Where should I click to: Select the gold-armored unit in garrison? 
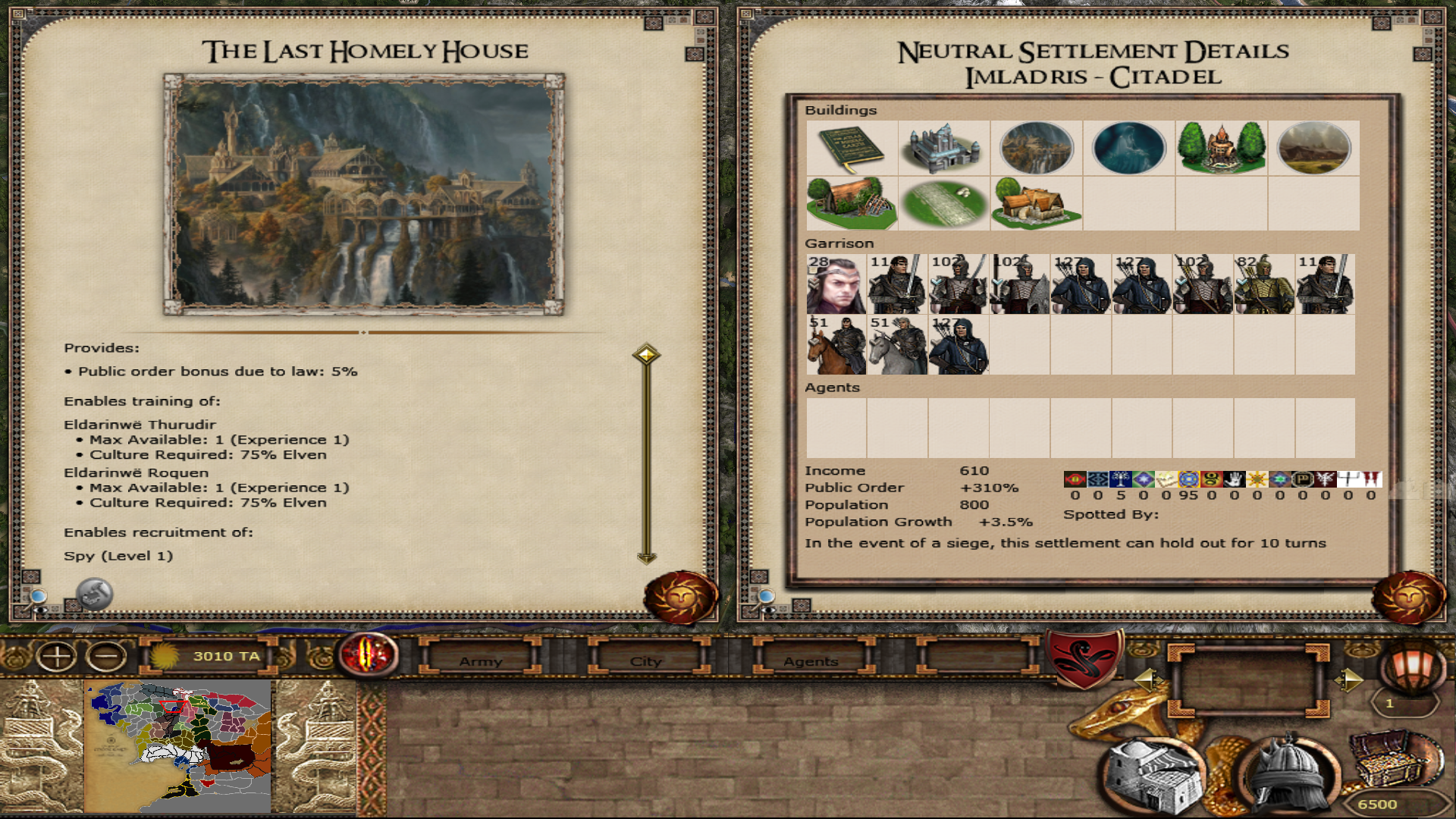coord(1264,284)
